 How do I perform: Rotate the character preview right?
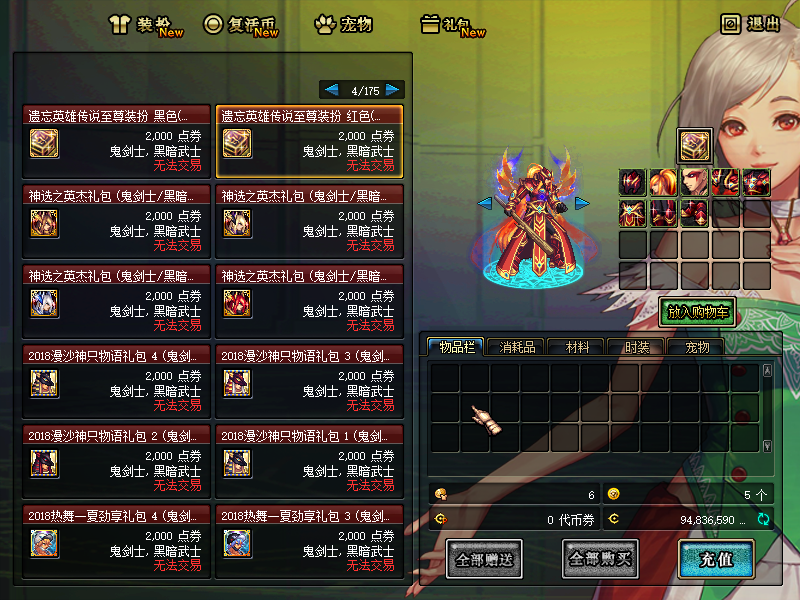point(581,203)
